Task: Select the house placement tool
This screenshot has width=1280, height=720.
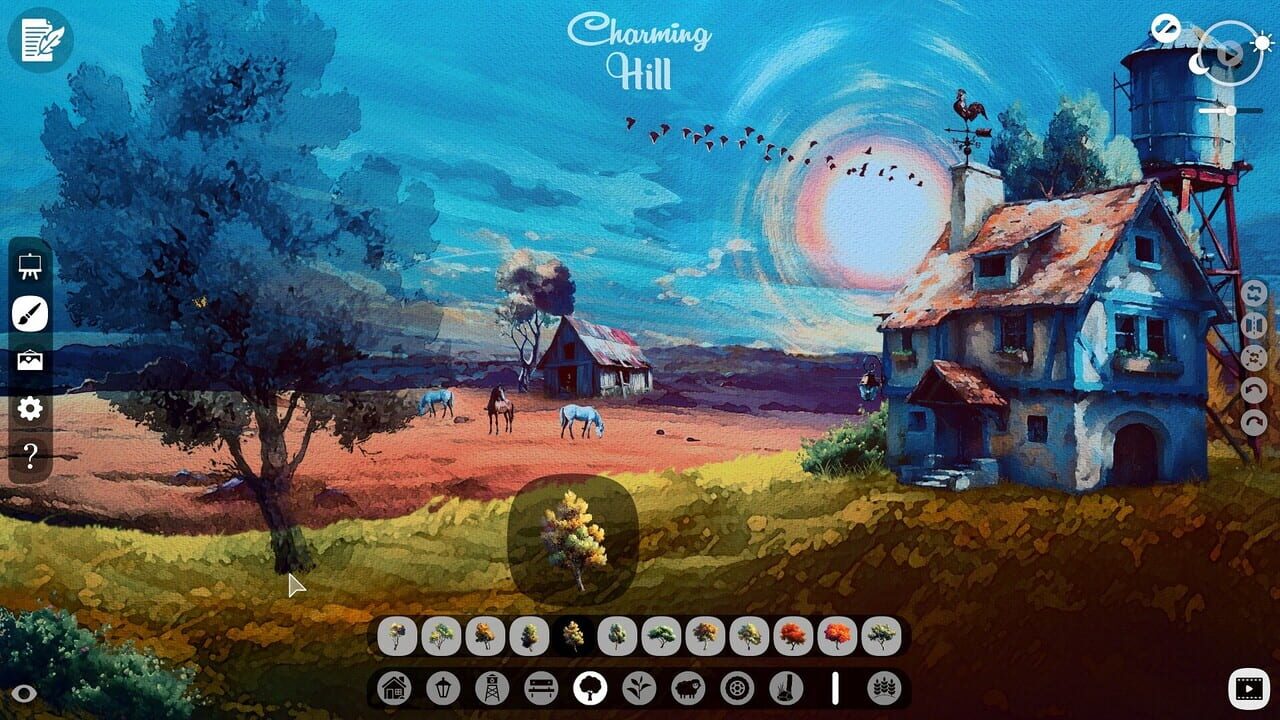Action: tap(396, 688)
